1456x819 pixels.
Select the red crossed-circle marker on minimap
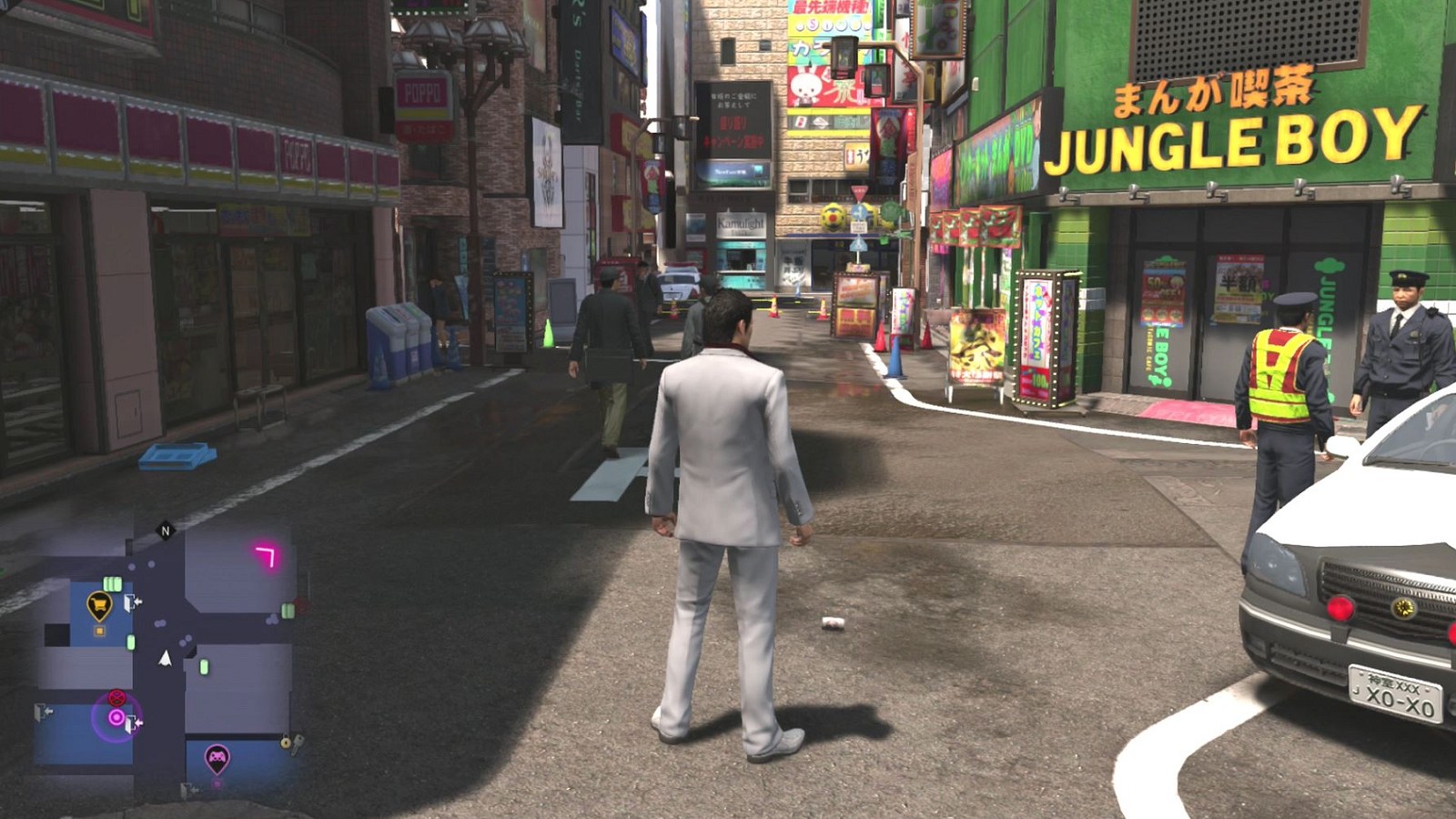tap(116, 697)
